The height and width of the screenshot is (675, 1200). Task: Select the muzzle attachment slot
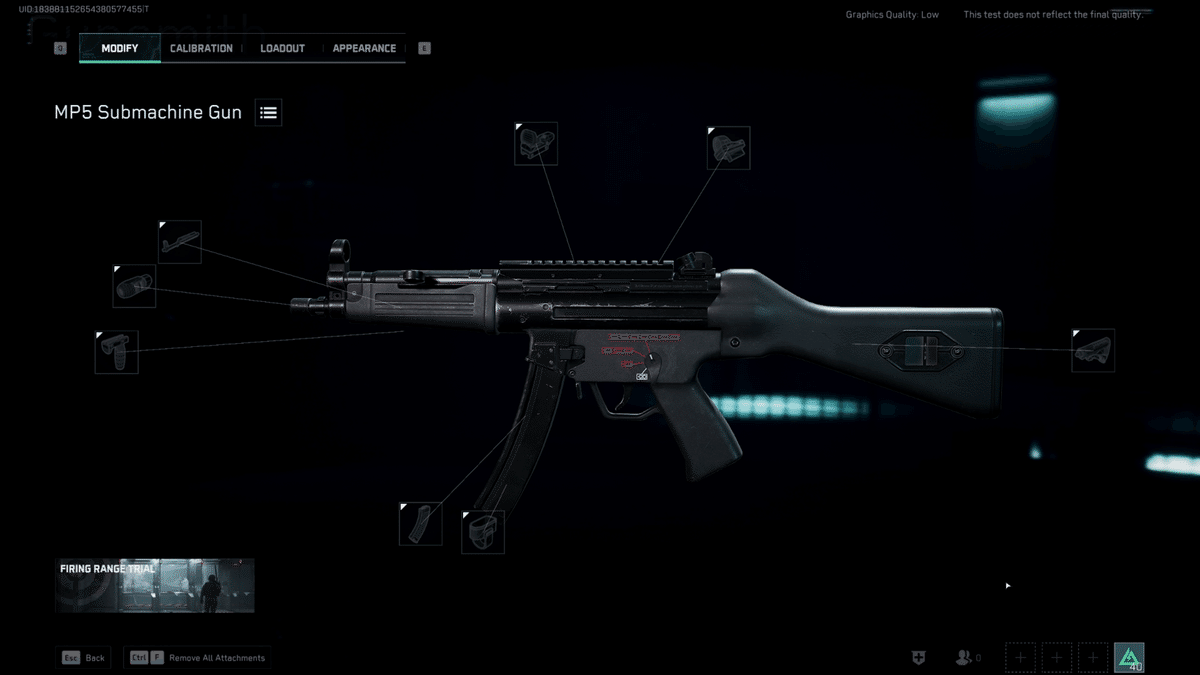[x=134, y=286]
